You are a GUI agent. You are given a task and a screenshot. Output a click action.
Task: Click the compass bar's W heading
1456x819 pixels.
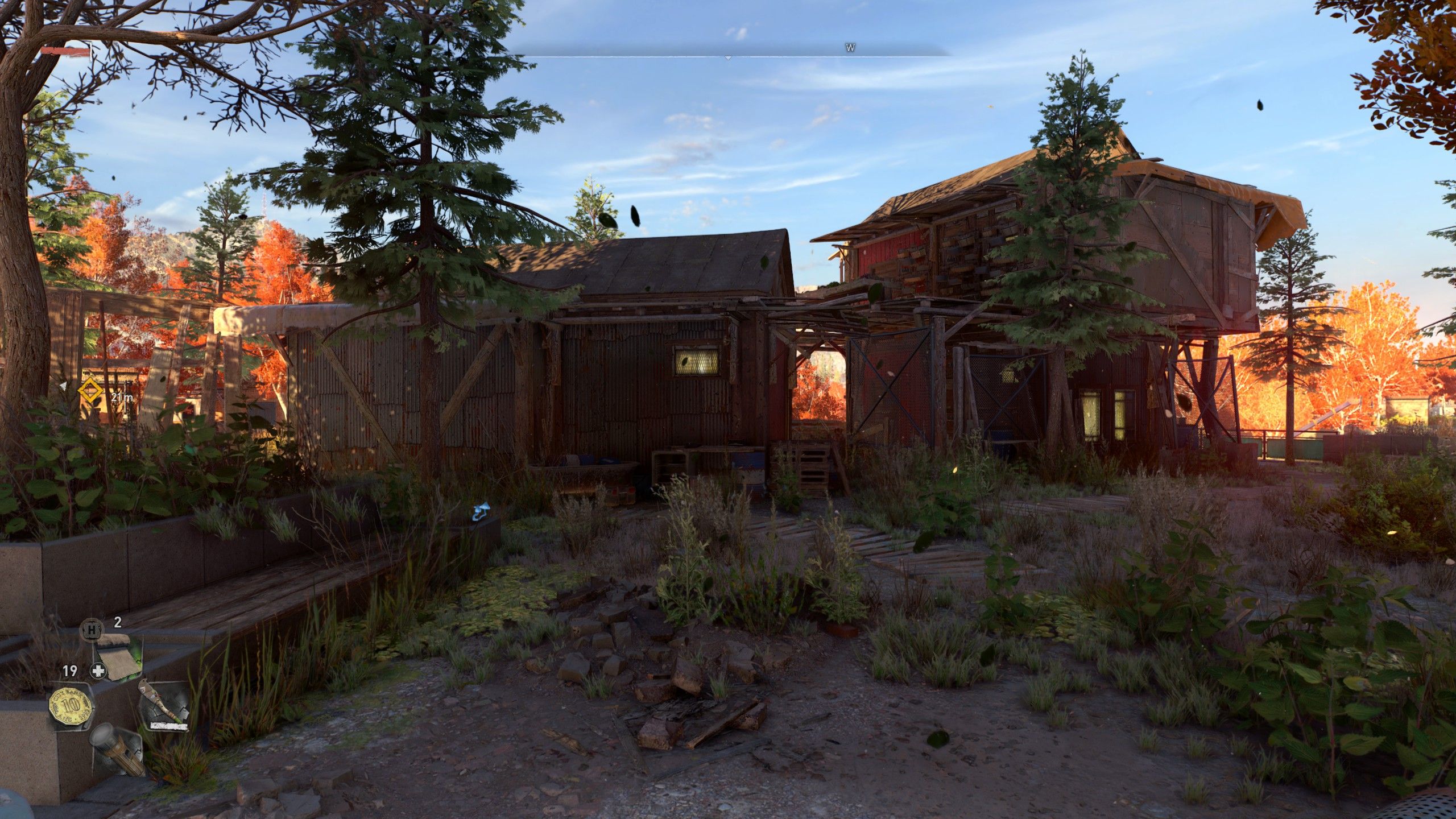point(850,48)
